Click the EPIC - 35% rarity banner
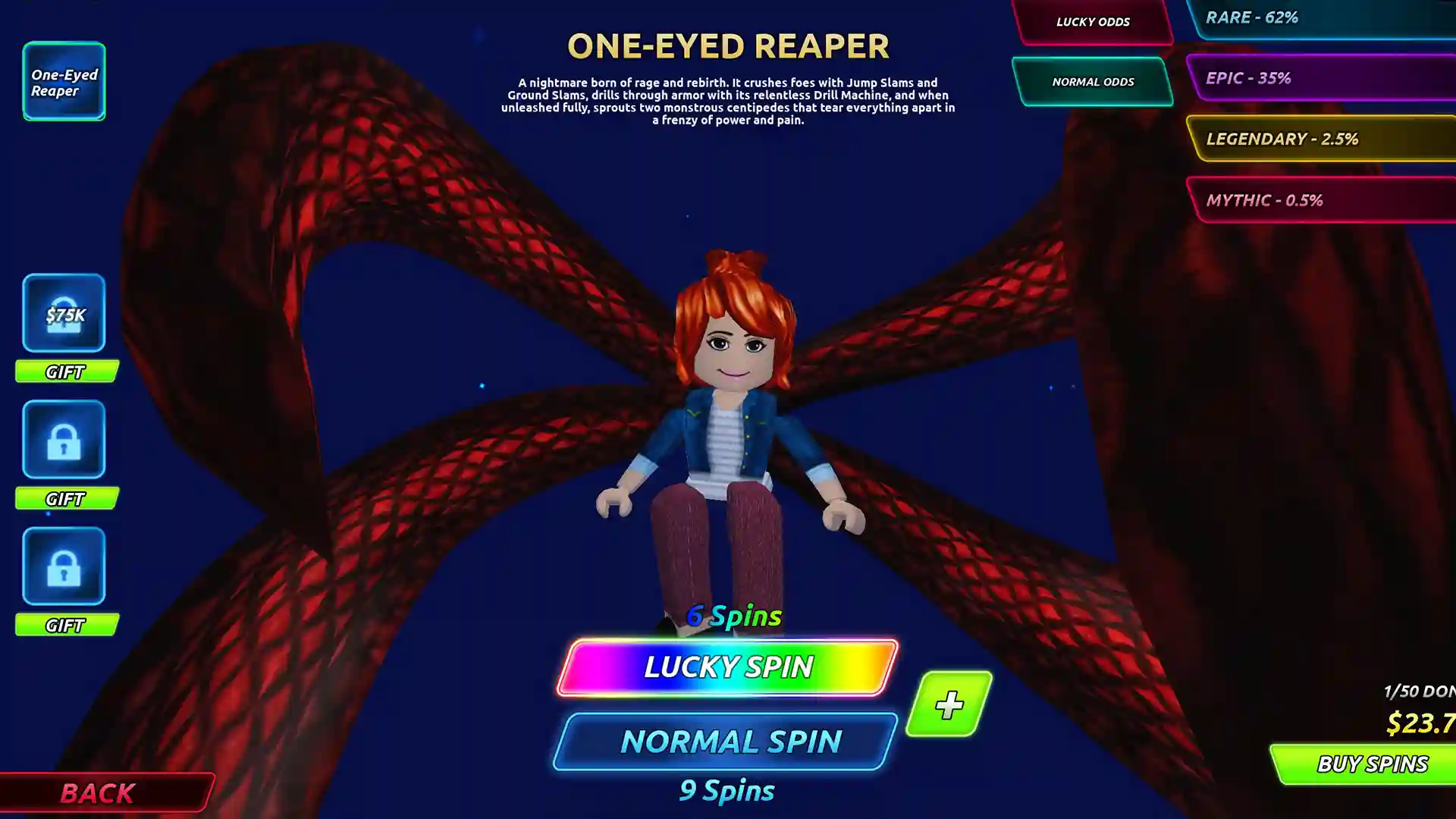The image size is (1456, 819). point(1327,77)
